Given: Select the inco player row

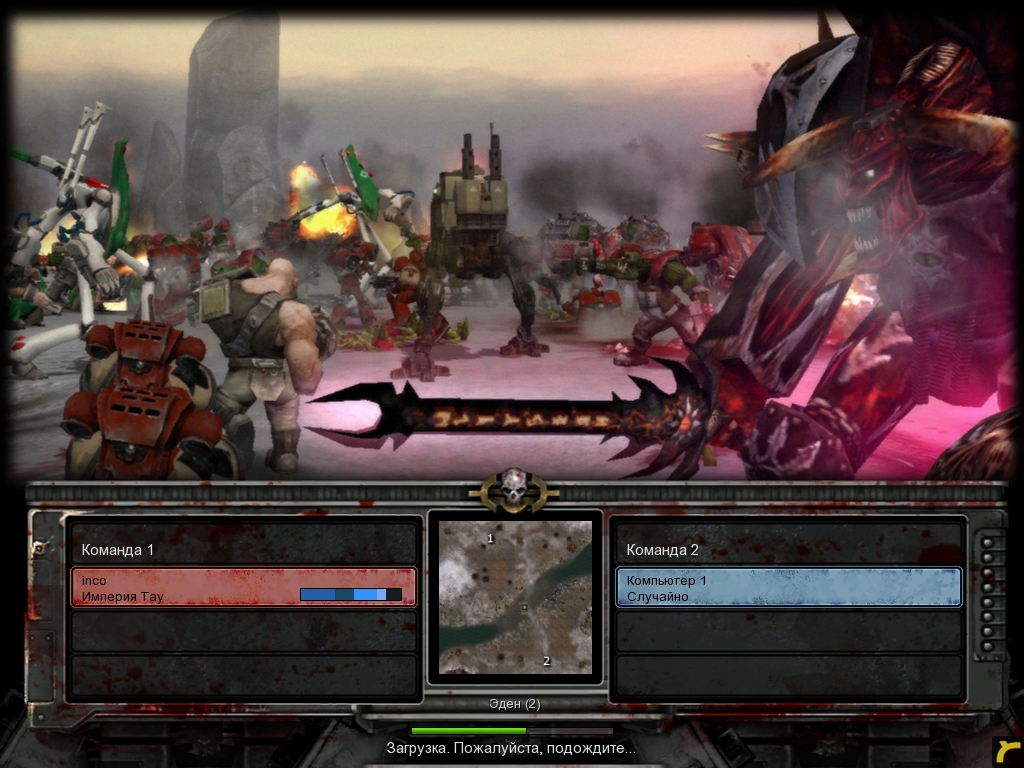Looking at the screenshot, I should (243, 587).
